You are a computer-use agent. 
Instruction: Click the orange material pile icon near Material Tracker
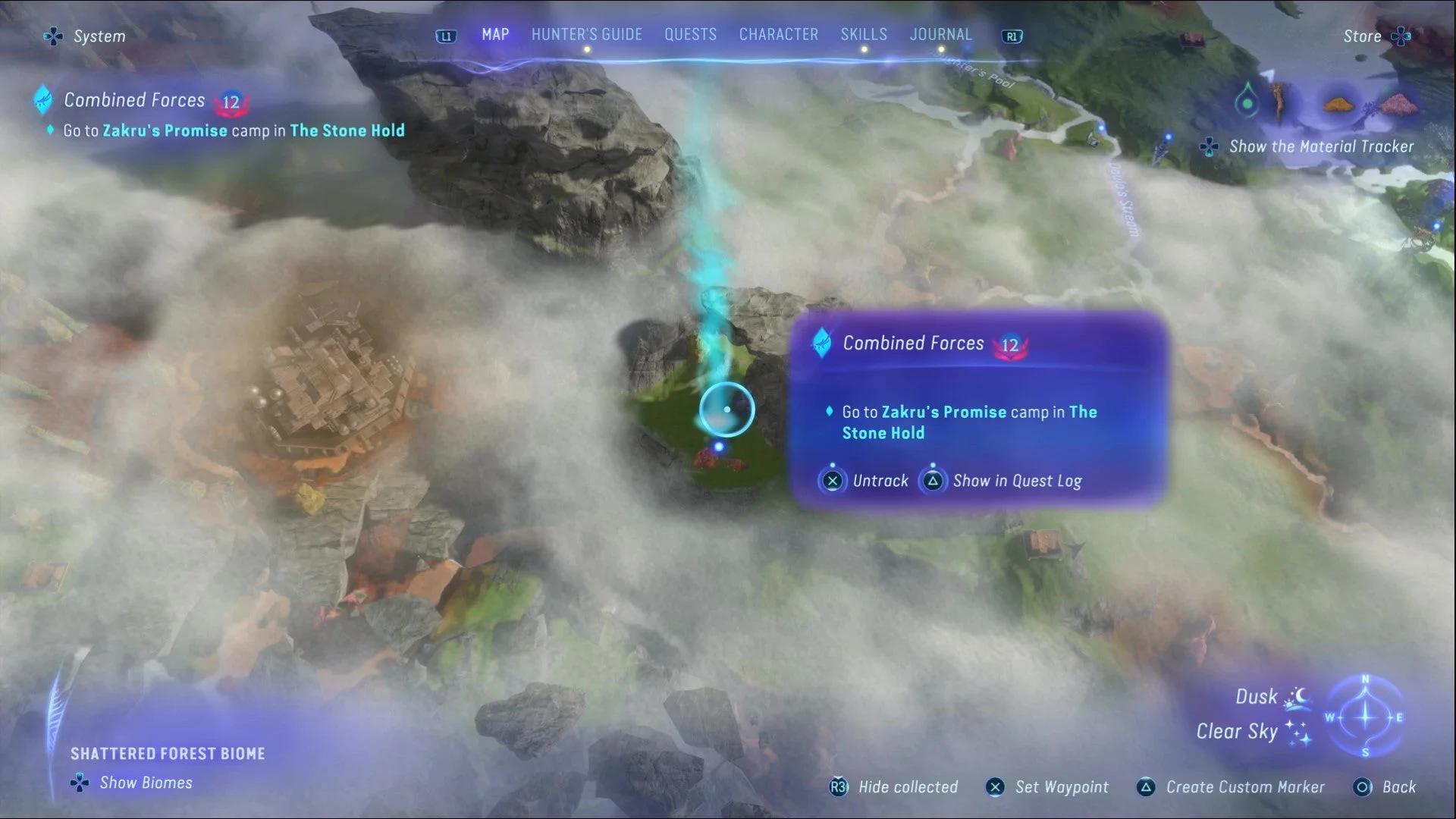pos(1339,105)
